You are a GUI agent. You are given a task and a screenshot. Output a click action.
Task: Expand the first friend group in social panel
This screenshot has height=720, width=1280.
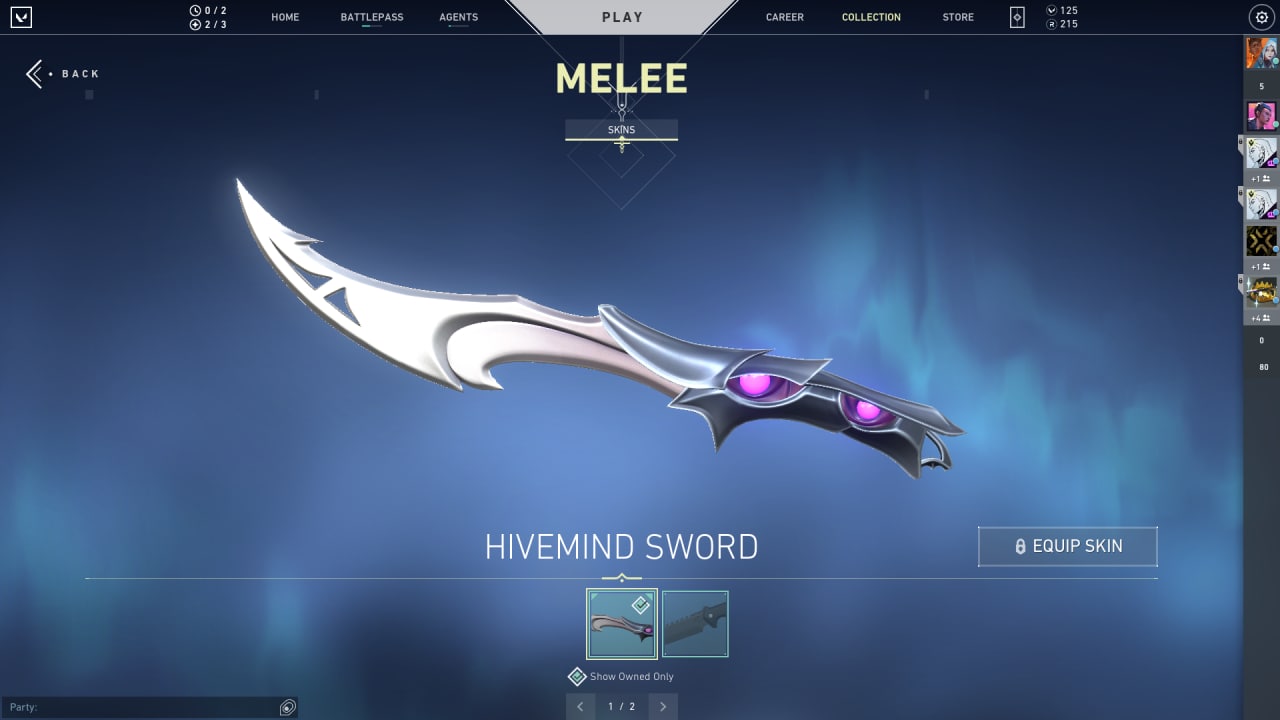coord(1258,178)
